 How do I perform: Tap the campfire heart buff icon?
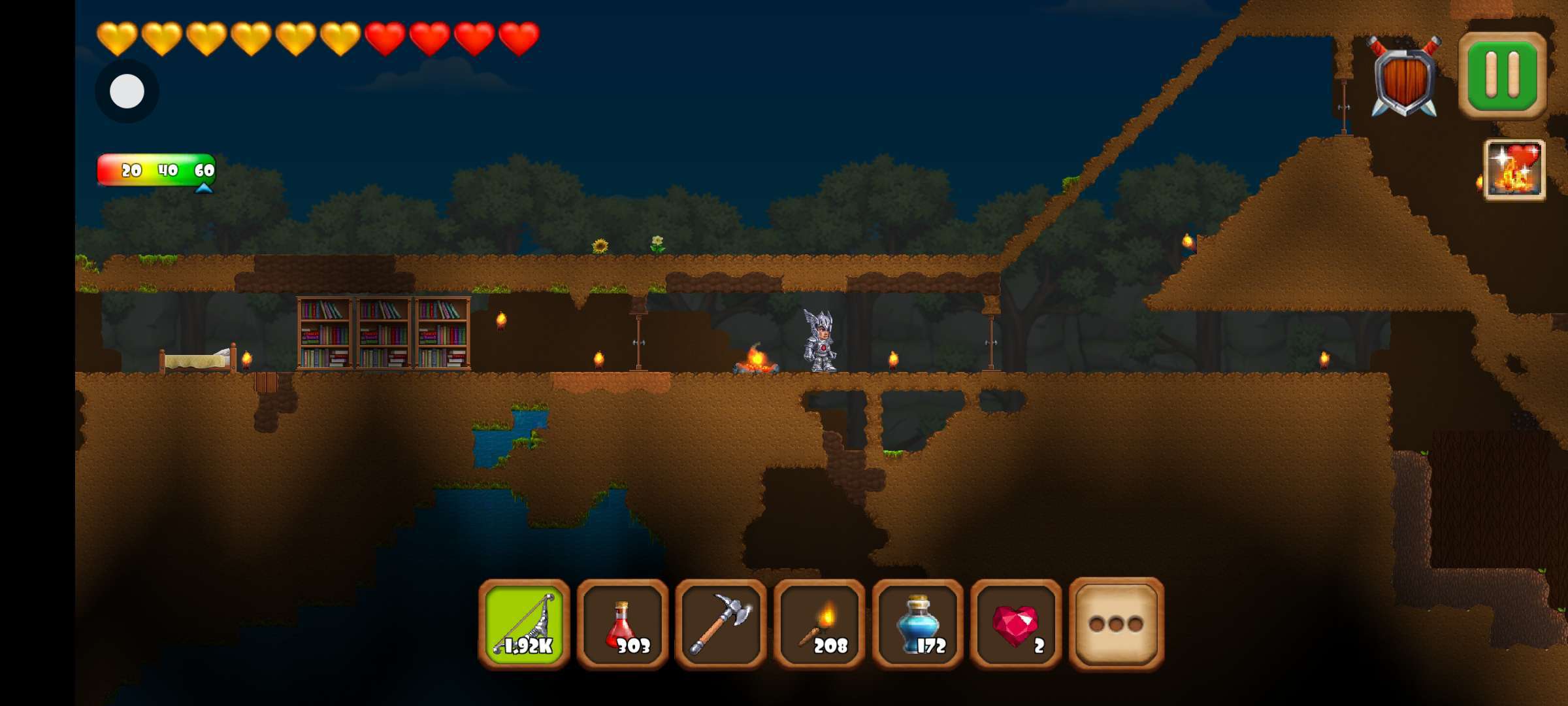click(x=1515, y=170)
